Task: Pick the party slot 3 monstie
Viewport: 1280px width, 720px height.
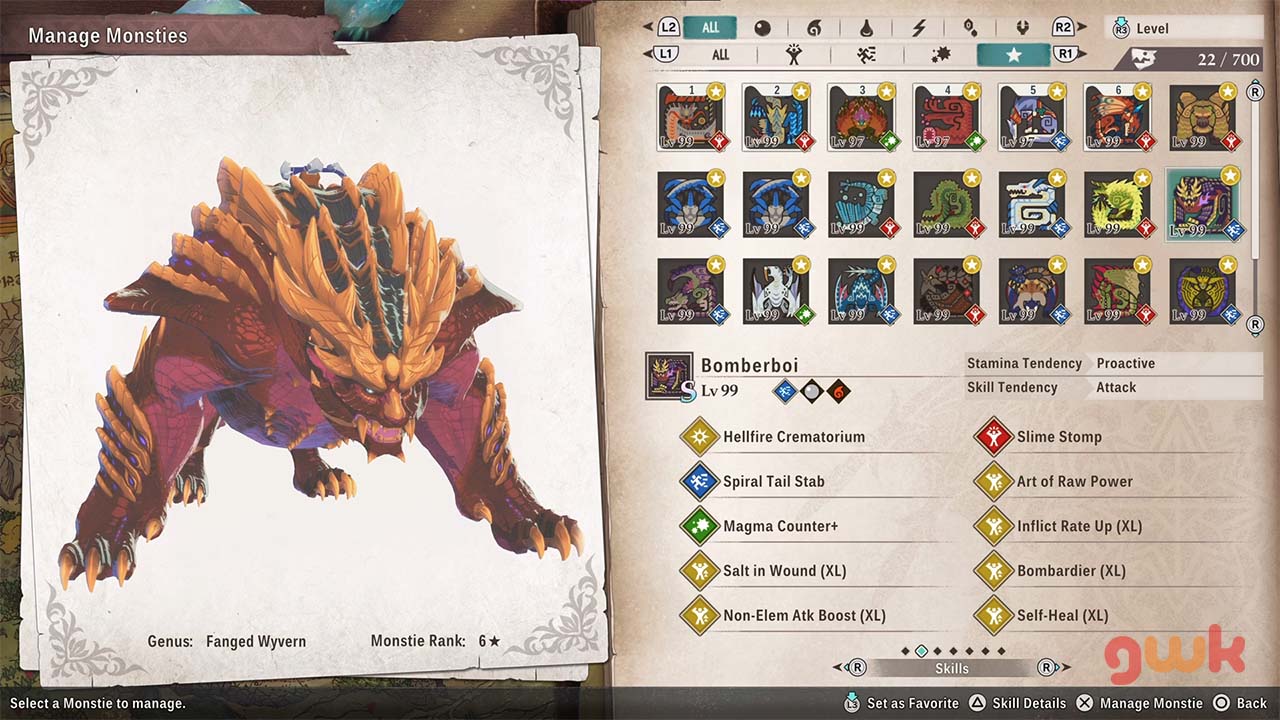Action: coord(861,117)
